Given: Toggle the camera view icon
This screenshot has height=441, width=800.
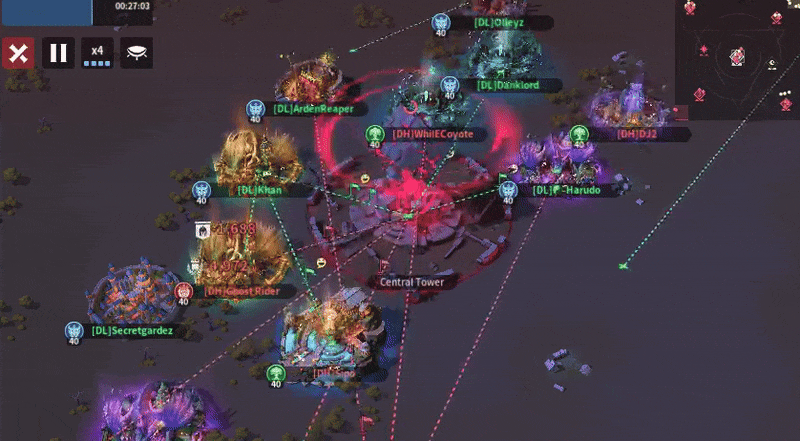Looking at the screenshot, I should click(x=136, y=53).
